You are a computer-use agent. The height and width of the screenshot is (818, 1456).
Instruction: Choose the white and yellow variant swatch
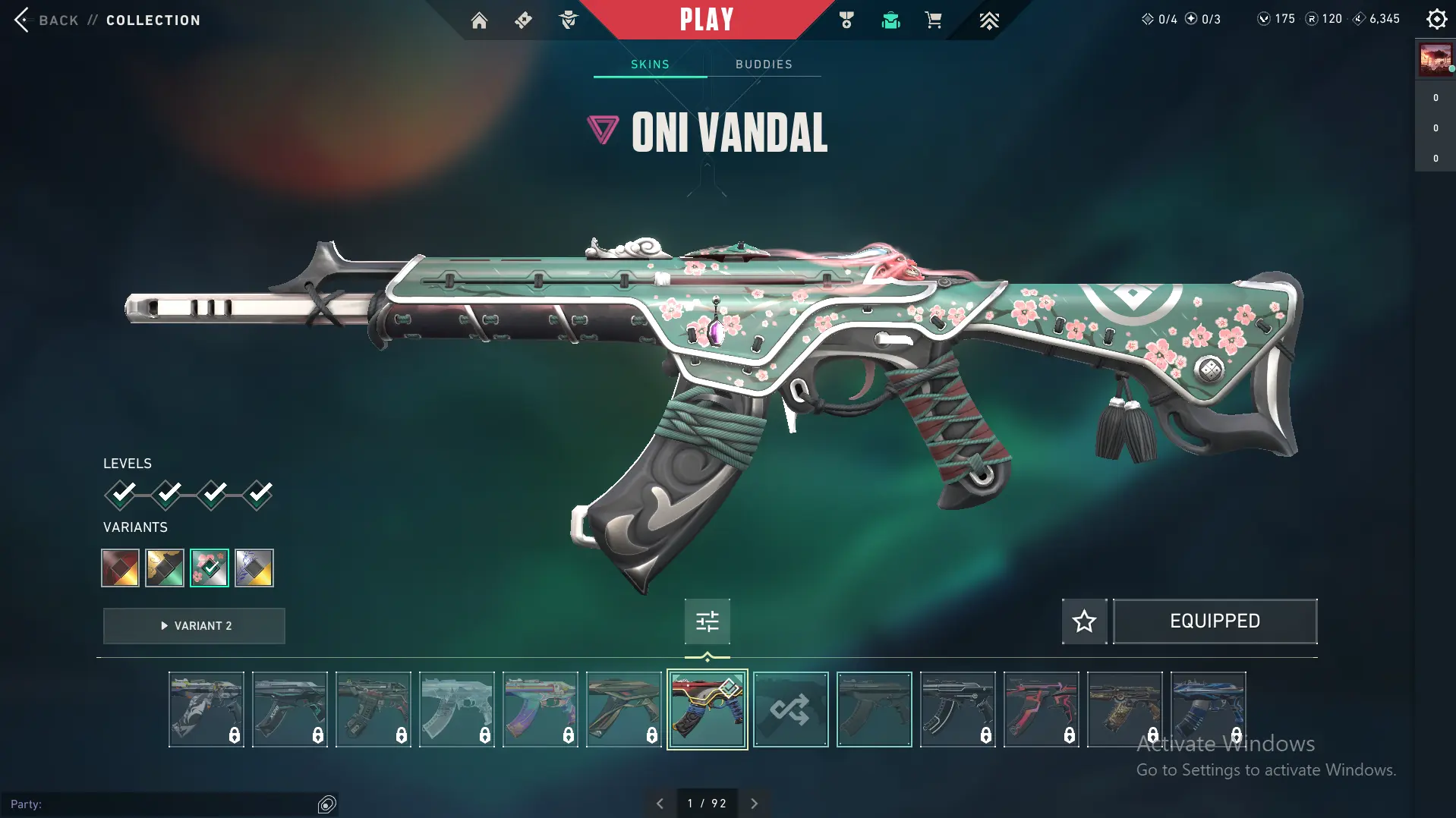coord(254,568)
